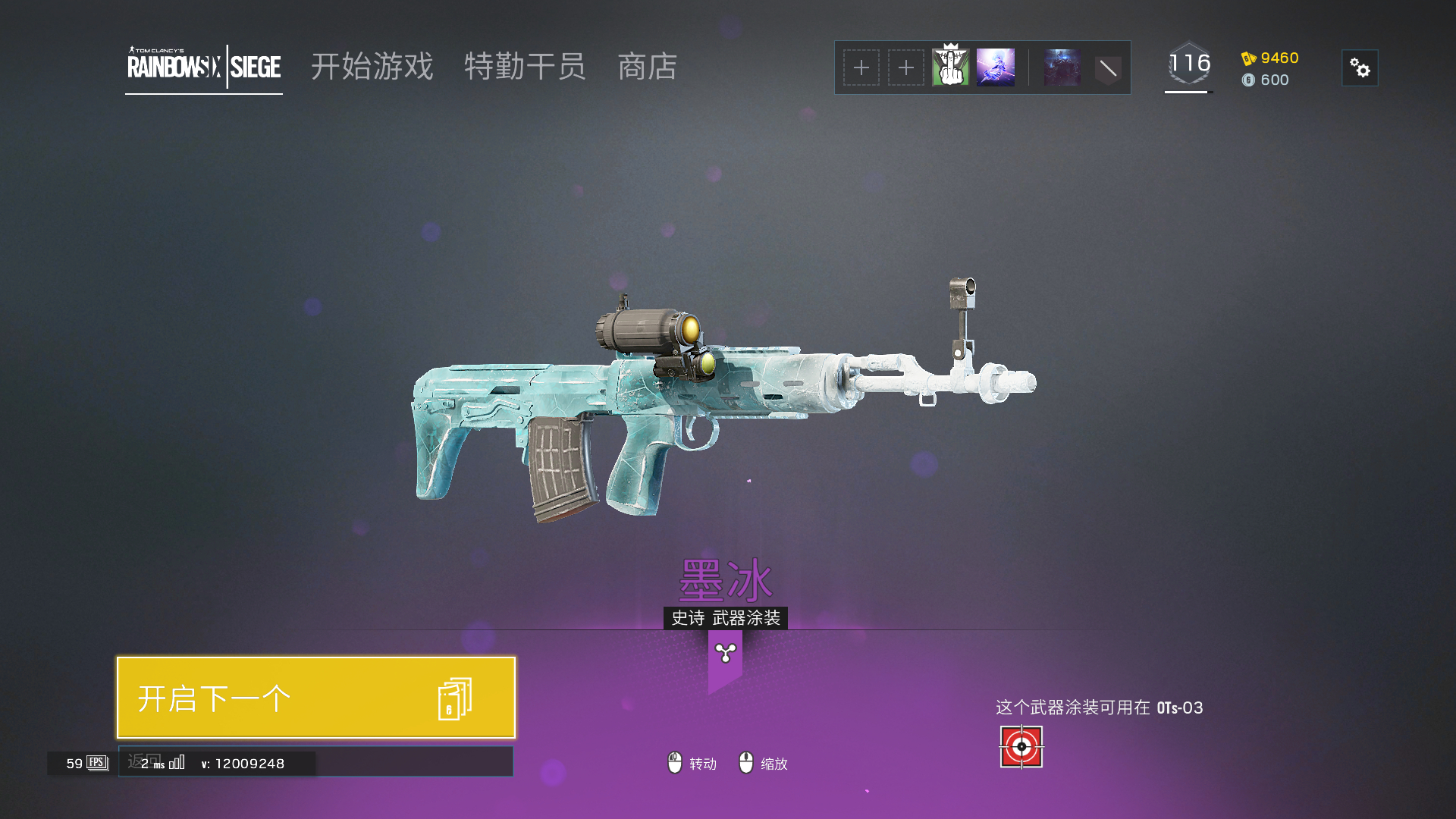Open the gear settings menu

[x=1360, y=68]
